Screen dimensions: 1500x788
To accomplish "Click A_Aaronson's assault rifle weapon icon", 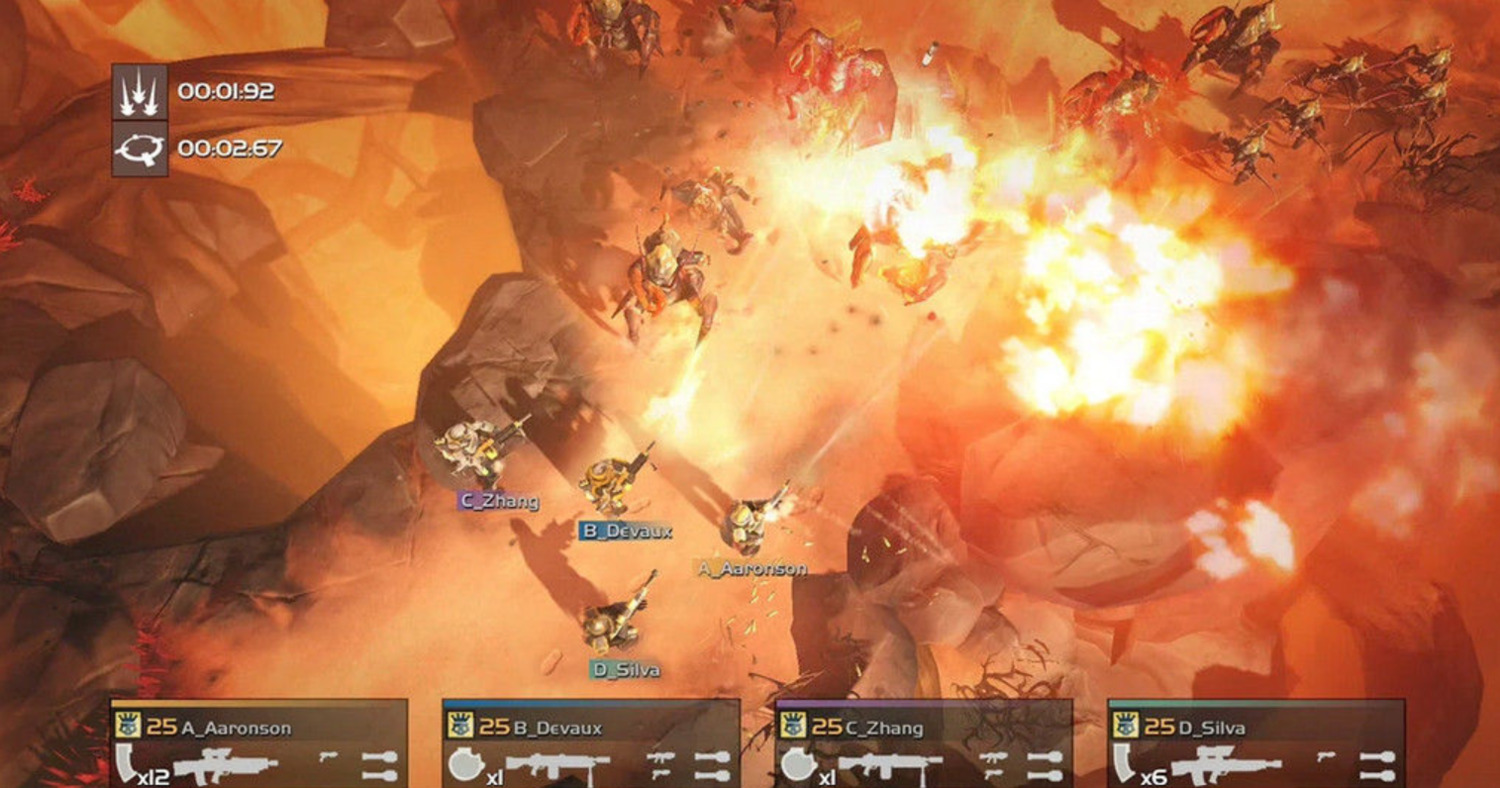I will pos(226,767).
